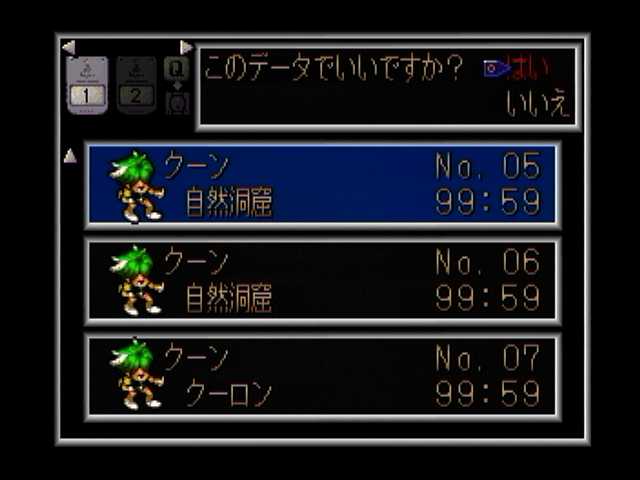Click the left arrow above the memory cards

pyautogui.click(x=68, y=46)
